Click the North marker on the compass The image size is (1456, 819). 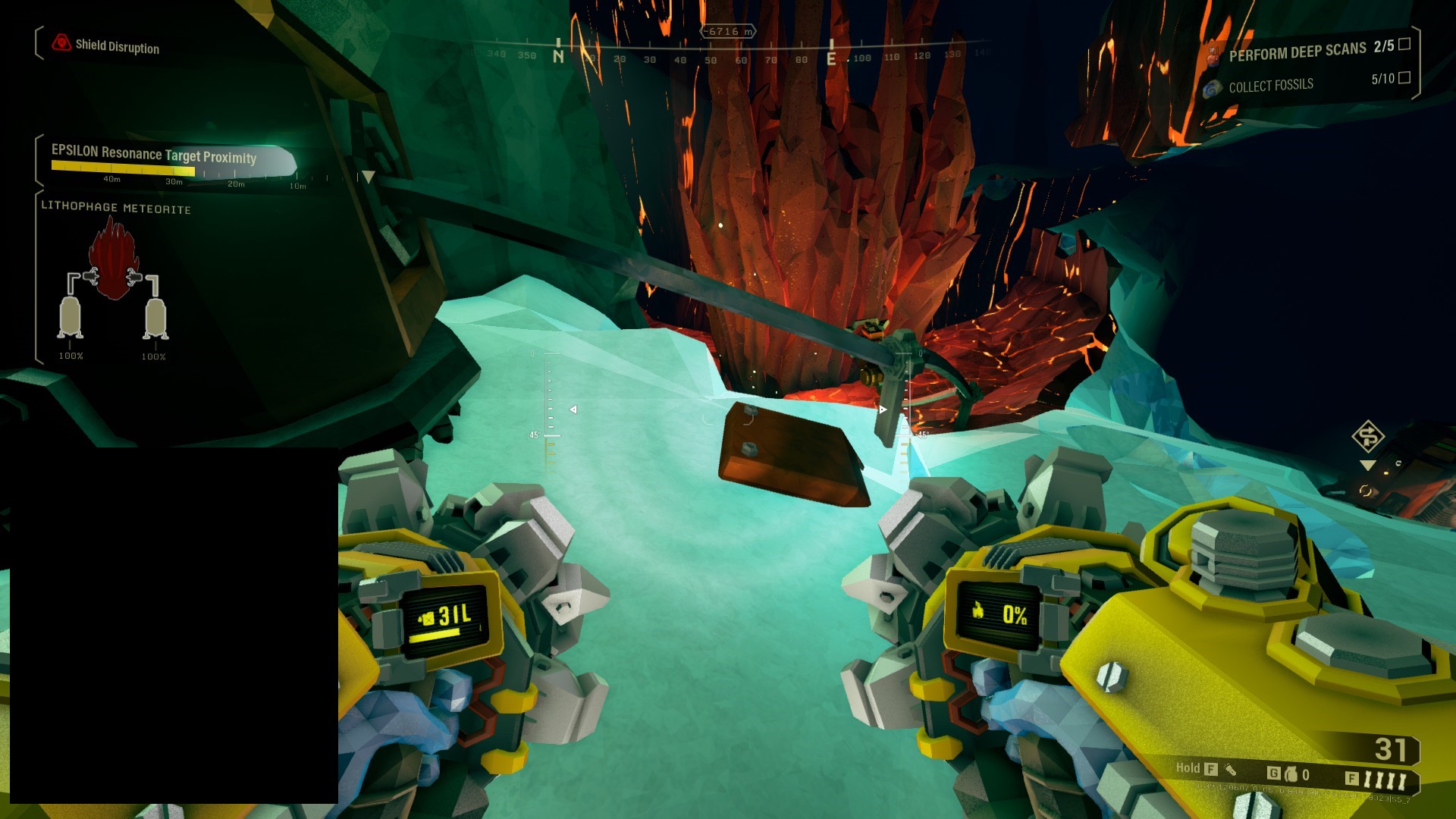click(x=558, y=56)
